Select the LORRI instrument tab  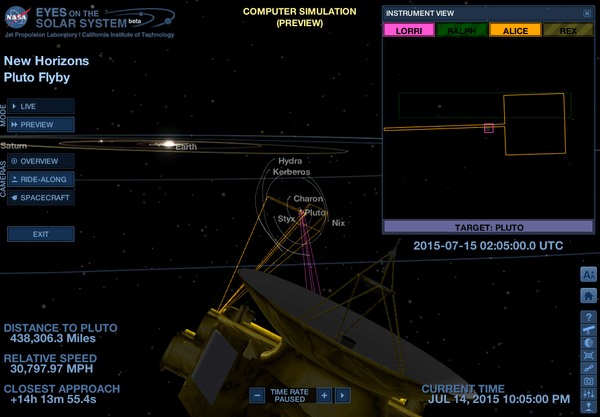pos(409,30)
